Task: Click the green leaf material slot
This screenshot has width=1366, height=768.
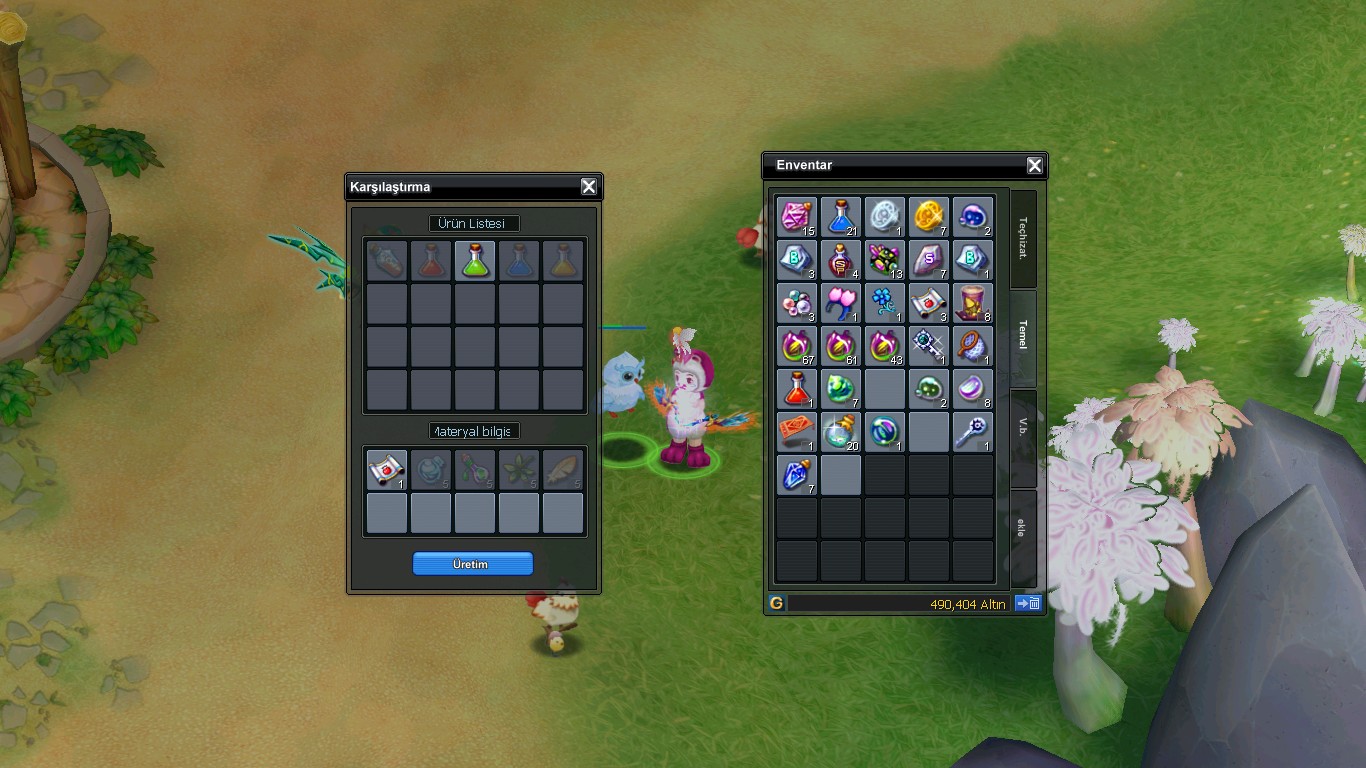Action: pos(519,469)
